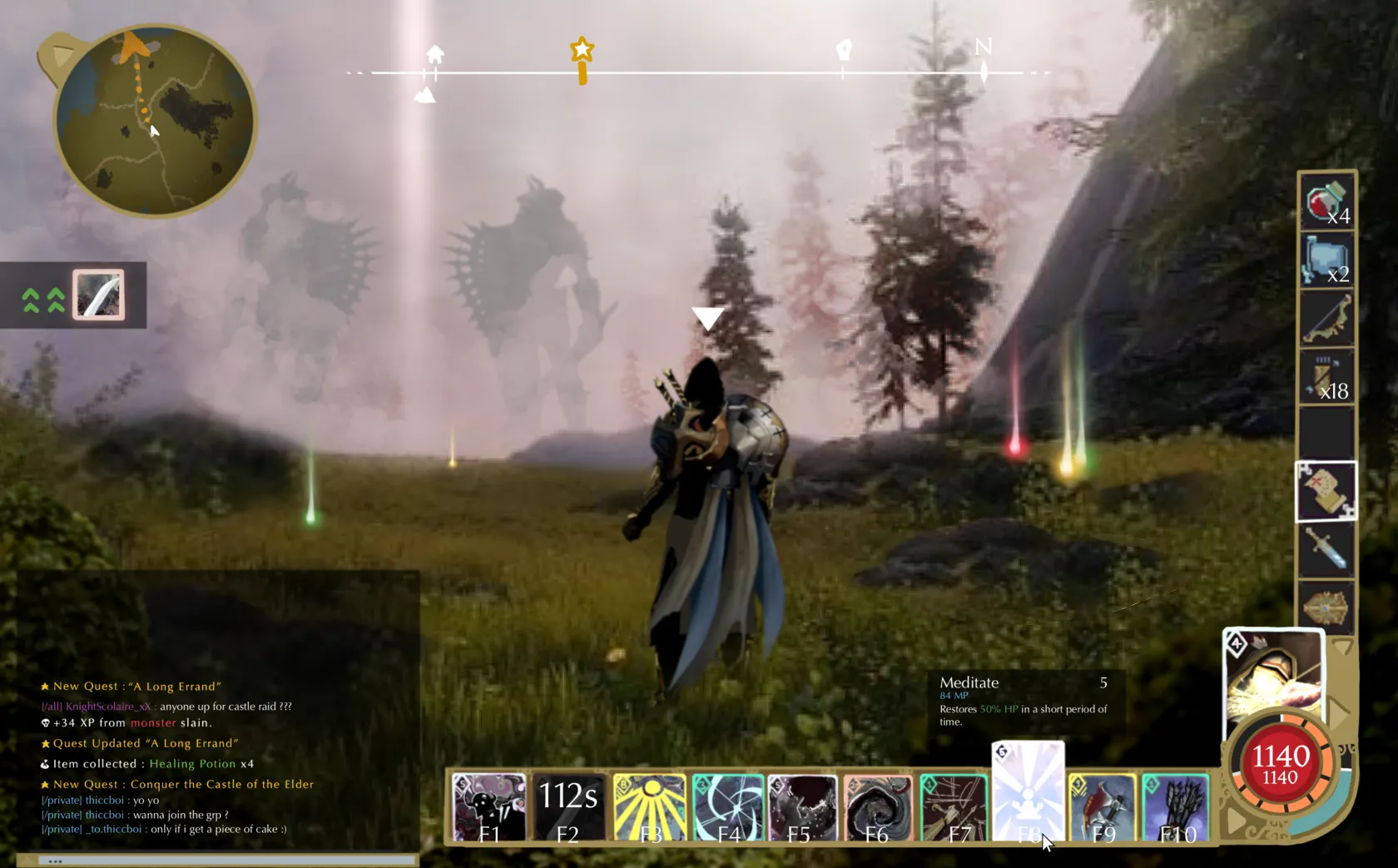Collapse the inventory via the triangle below it
The image size is (1398, 868).
pos(1341,645)
